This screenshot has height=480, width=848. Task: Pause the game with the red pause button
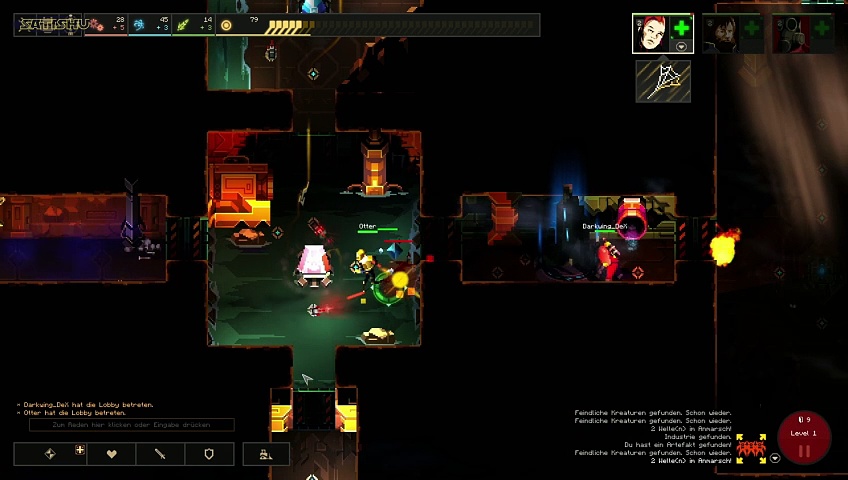[803, 450]
